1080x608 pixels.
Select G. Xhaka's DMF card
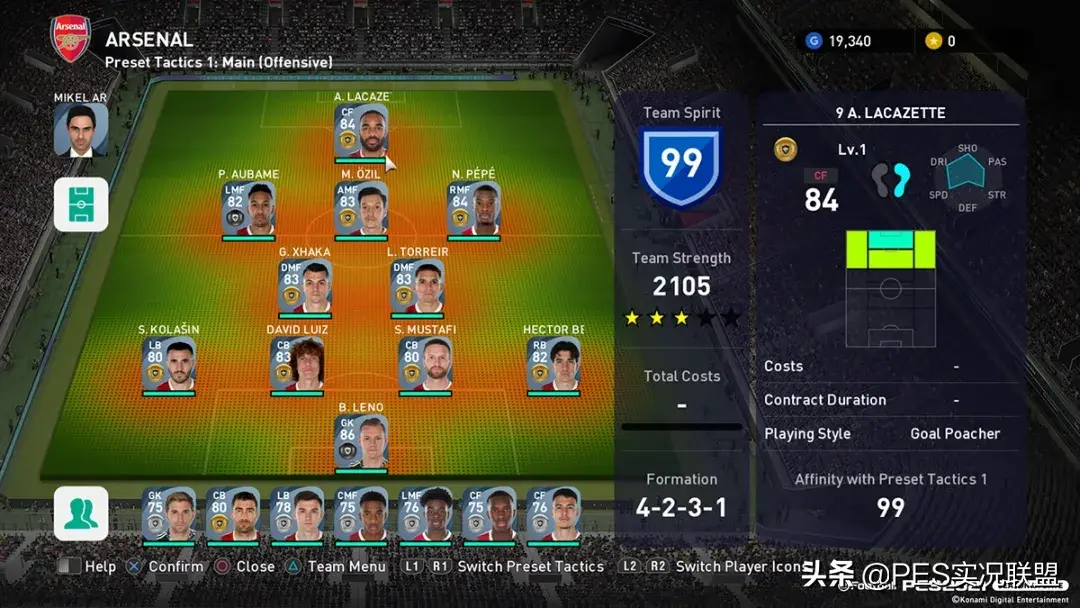305,287
